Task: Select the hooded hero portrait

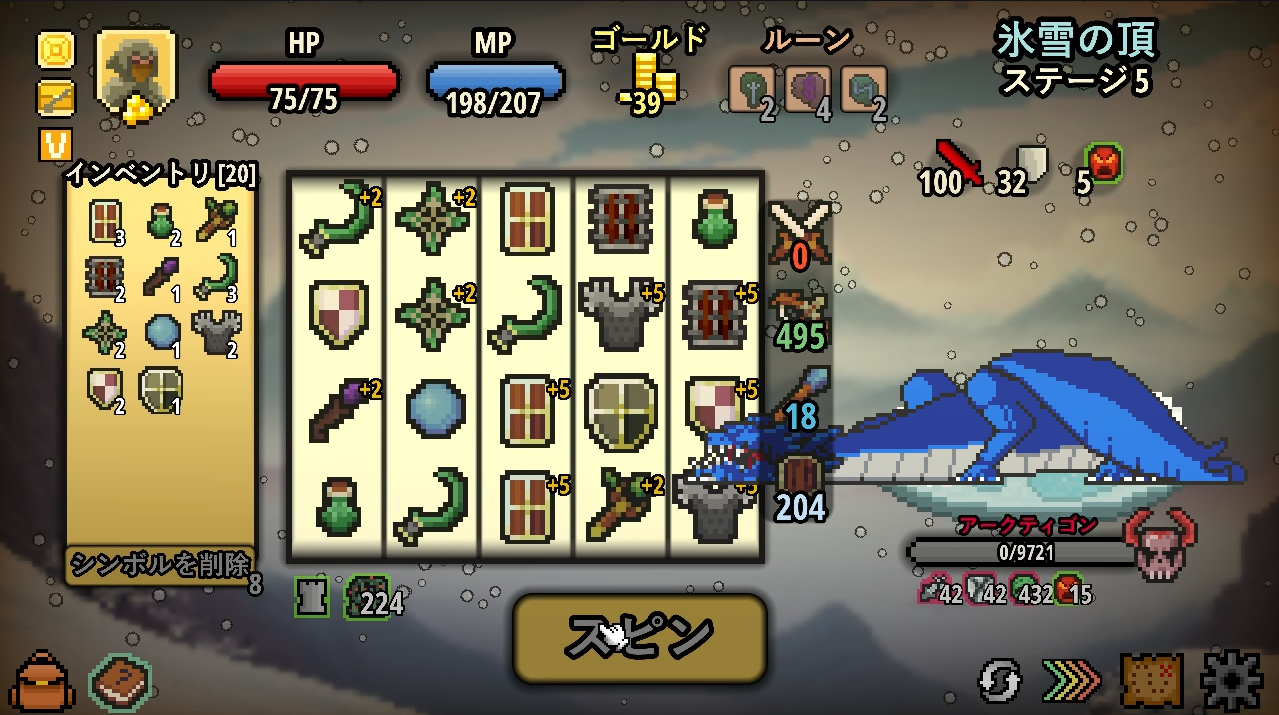Action: [135, 70]
